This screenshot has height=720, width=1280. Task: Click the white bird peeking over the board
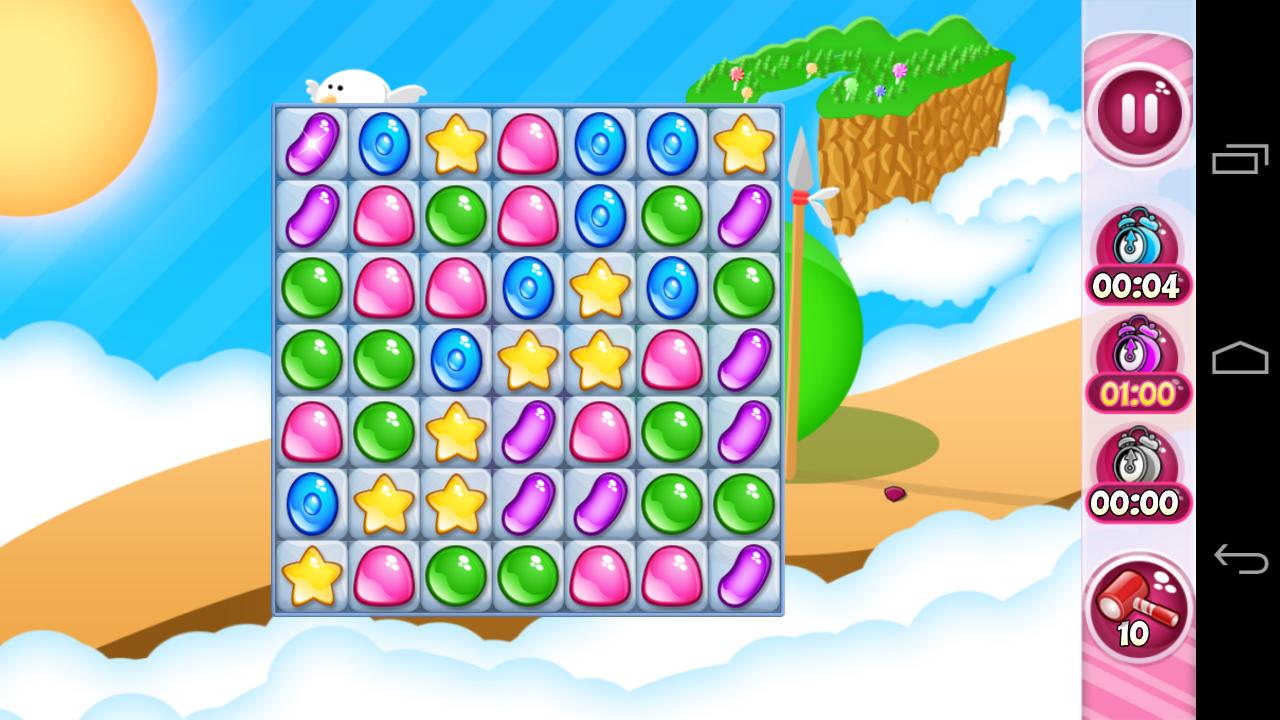(x=352, y=85)
